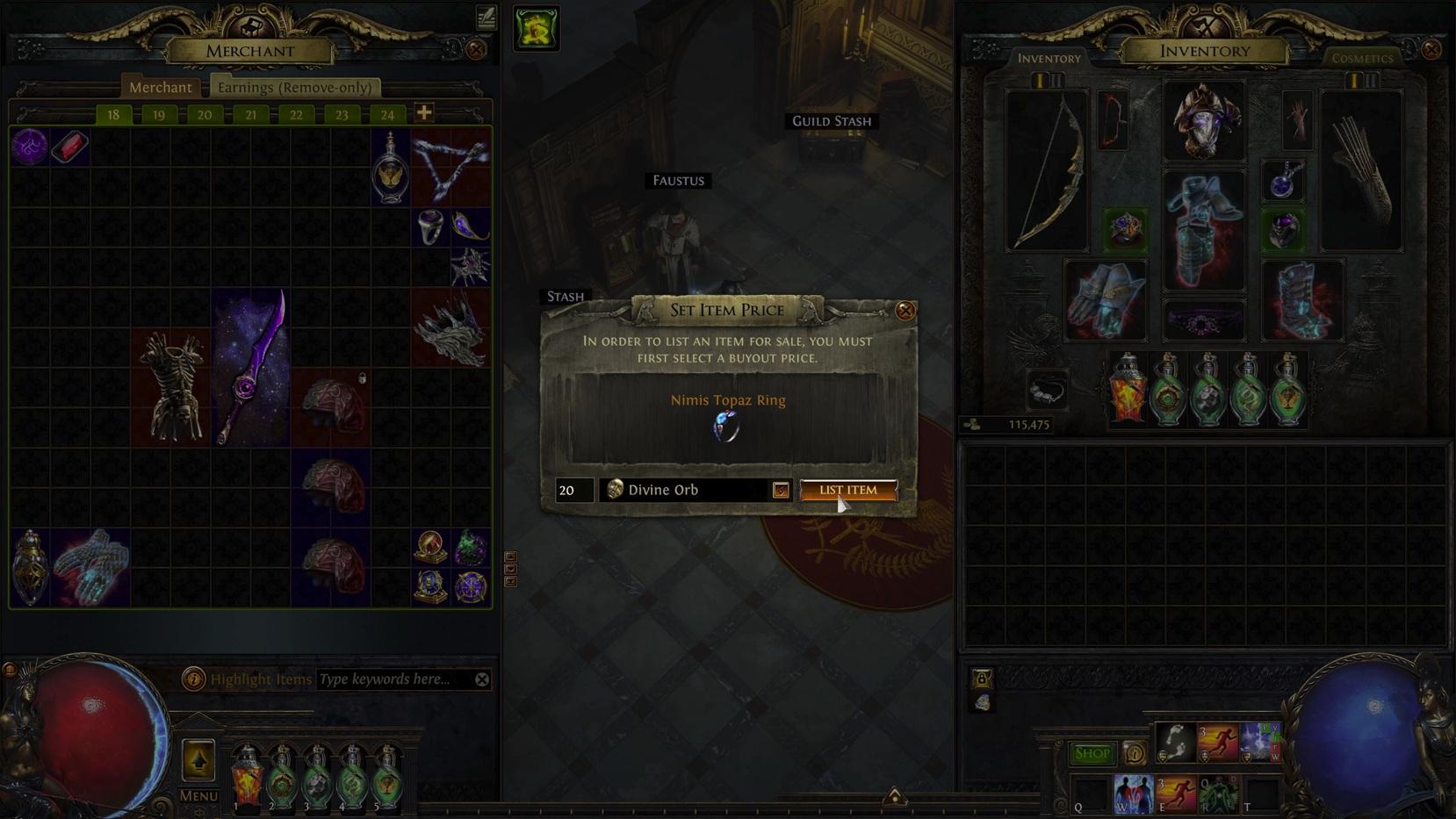Select the bow in the inventory panel
This screenshot has height=819, width=1456.
(x=1046, y=167)
